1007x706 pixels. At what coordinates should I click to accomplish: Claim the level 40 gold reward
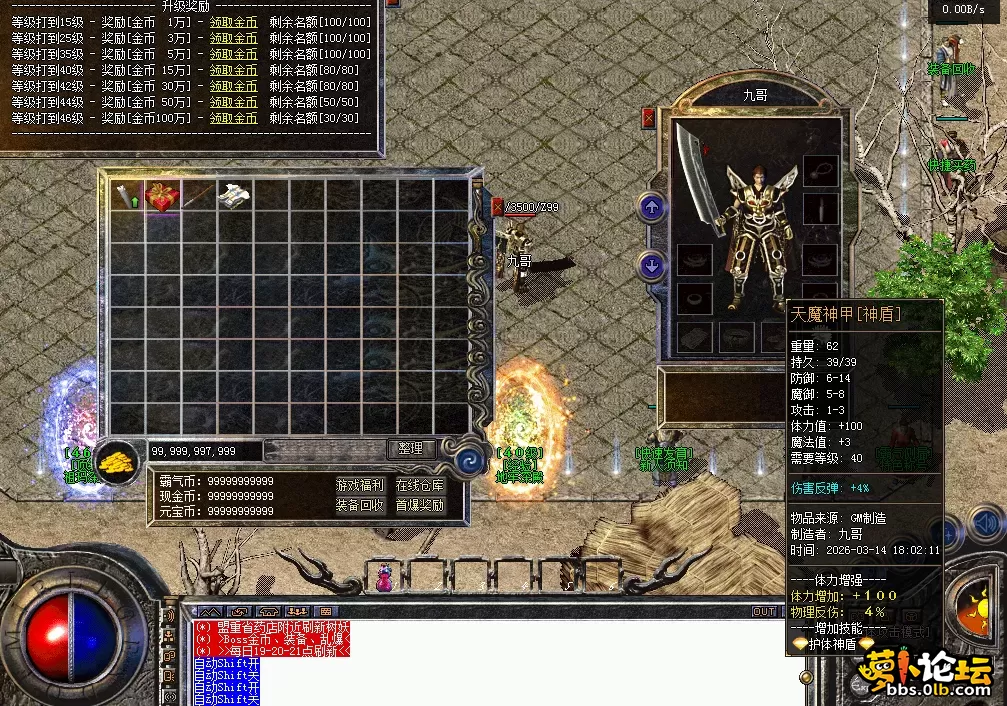(234, 70)
